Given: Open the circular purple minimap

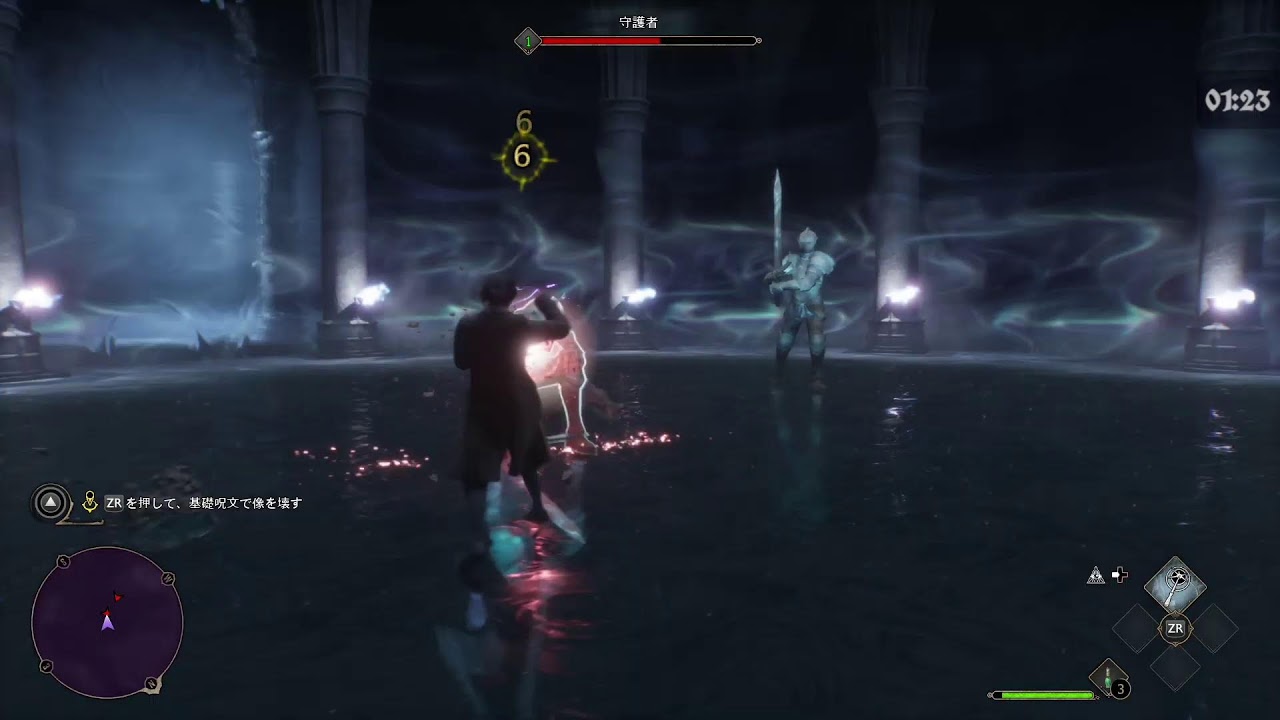Looking at the screenshot, I should [x=107, y=622].
